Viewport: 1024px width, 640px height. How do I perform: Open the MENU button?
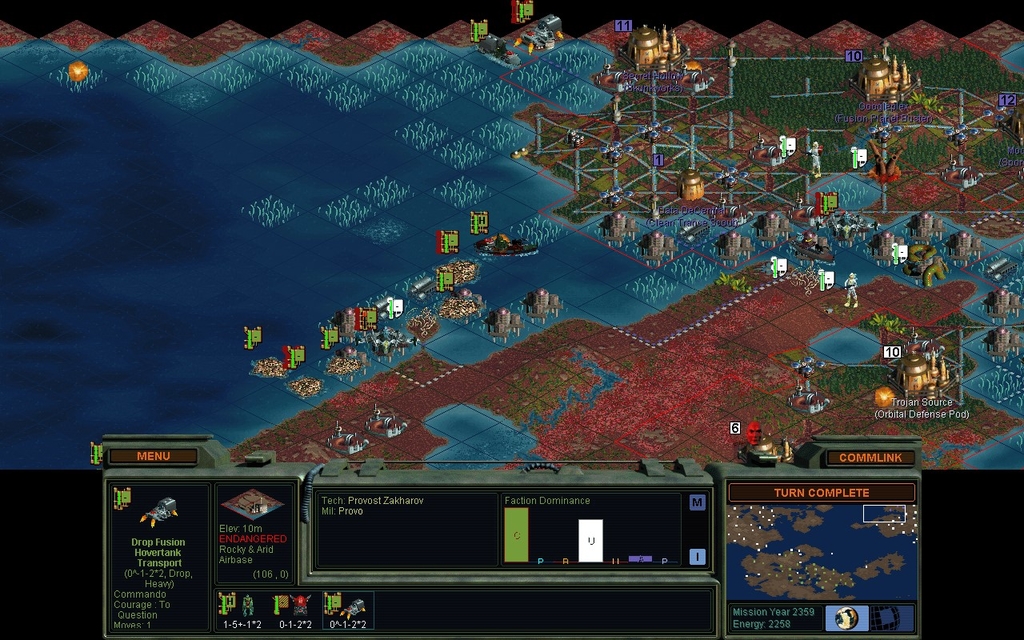[x=153, y=456]
